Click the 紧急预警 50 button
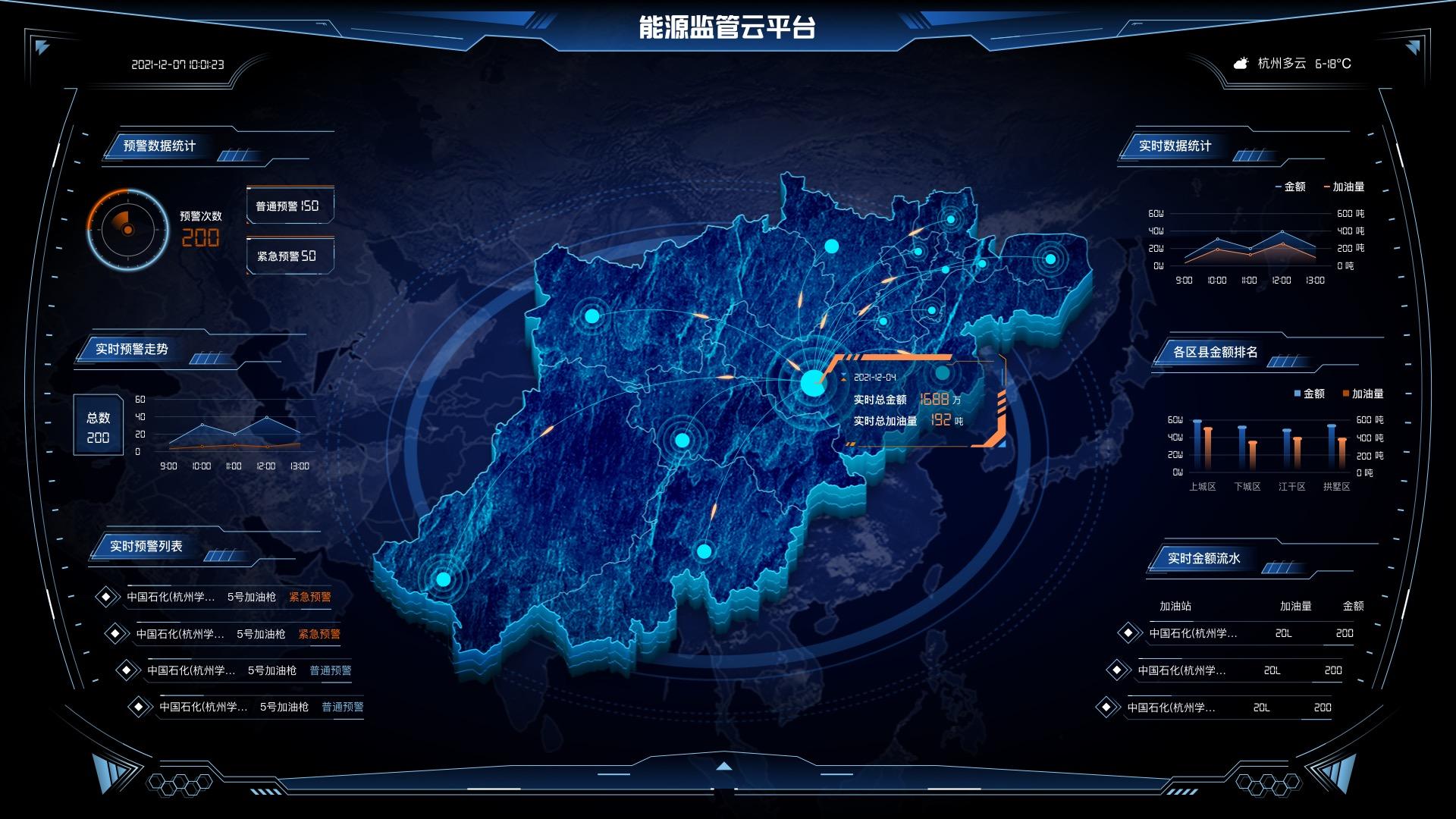The width and height of the screenshot is (1456, 819). pyautogui.click(x=290, y=256)
